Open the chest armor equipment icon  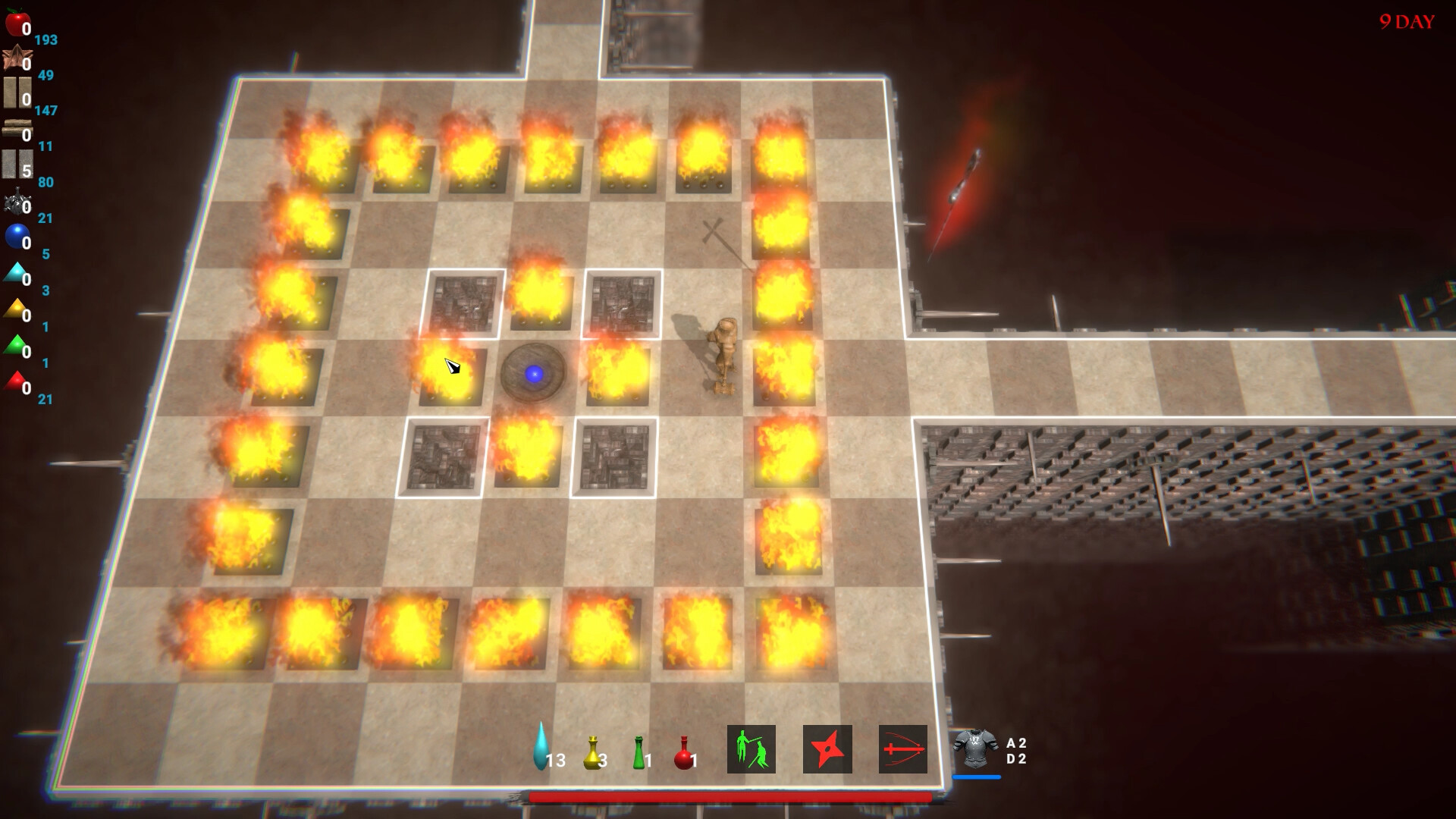click(975, 748)
